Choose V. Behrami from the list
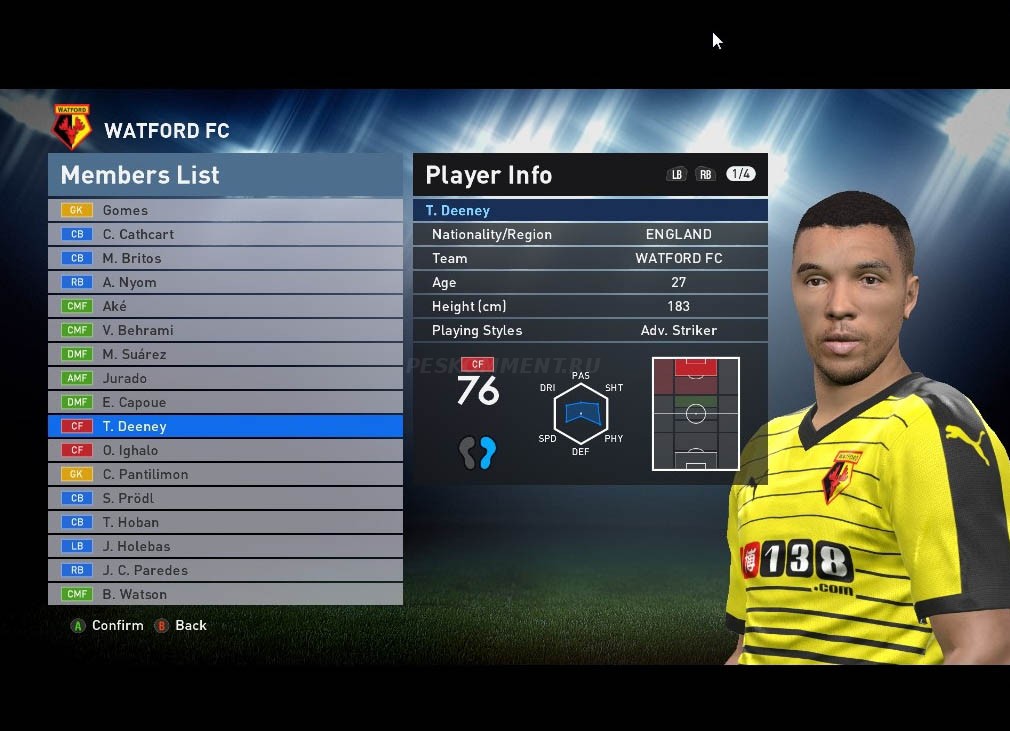This screenshot has height=731, width=1010. (225, 330)
